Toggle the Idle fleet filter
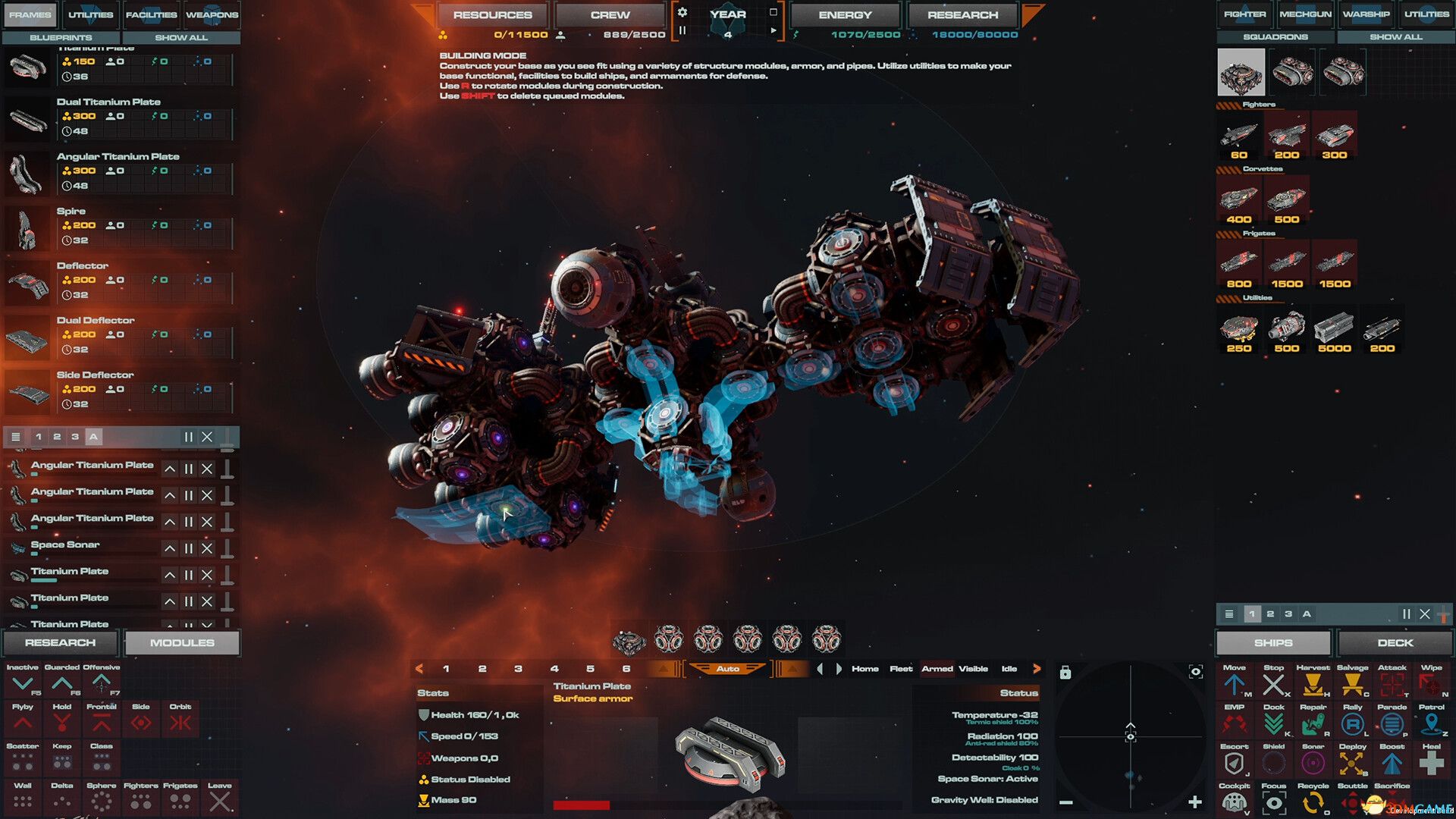 (x=1009, y=669)
